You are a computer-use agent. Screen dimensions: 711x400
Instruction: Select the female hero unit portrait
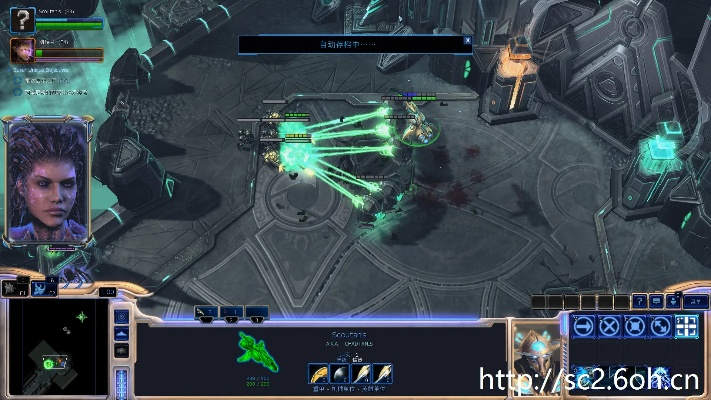(21, 49)
